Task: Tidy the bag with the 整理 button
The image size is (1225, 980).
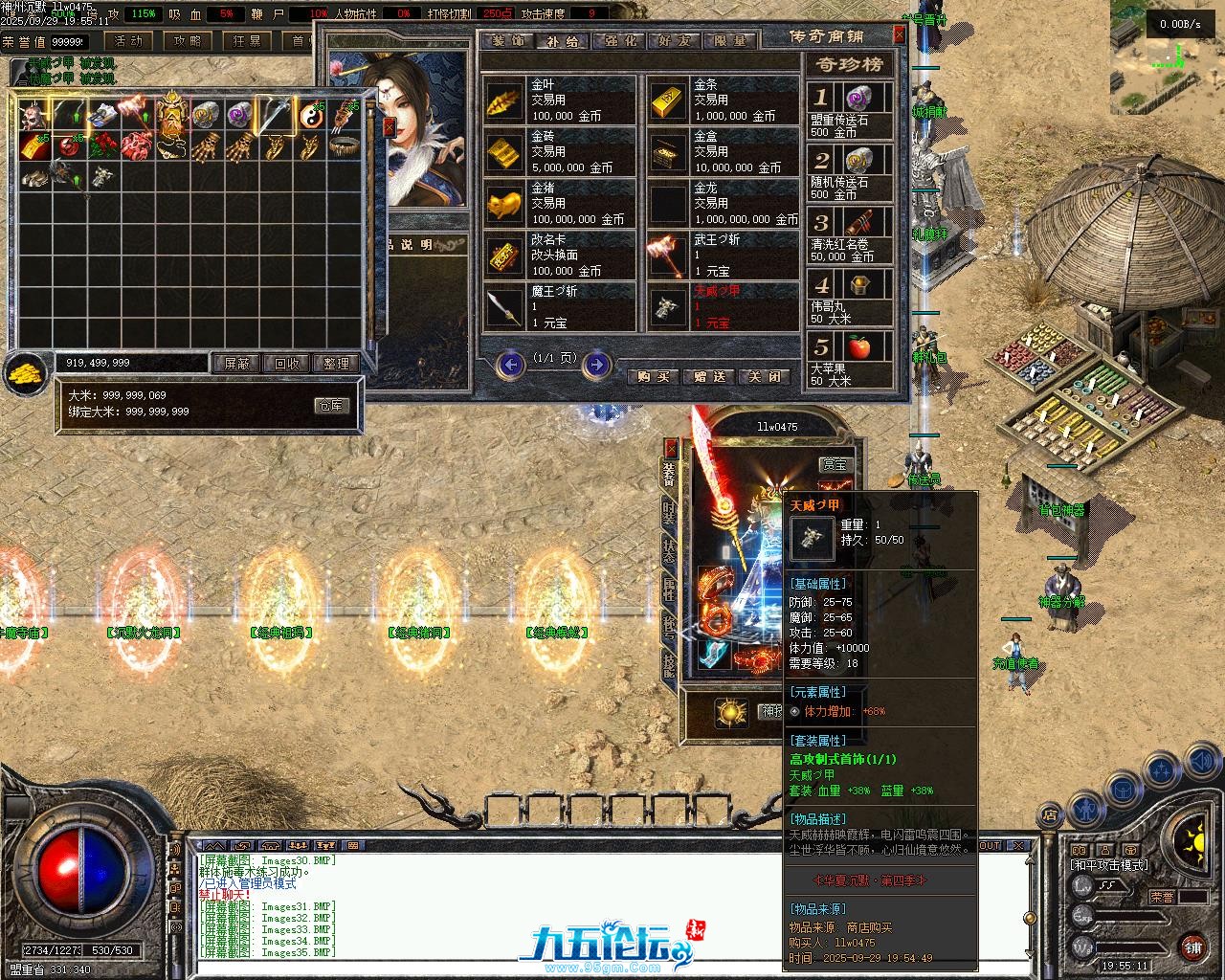Action: [x=336, y=364]
